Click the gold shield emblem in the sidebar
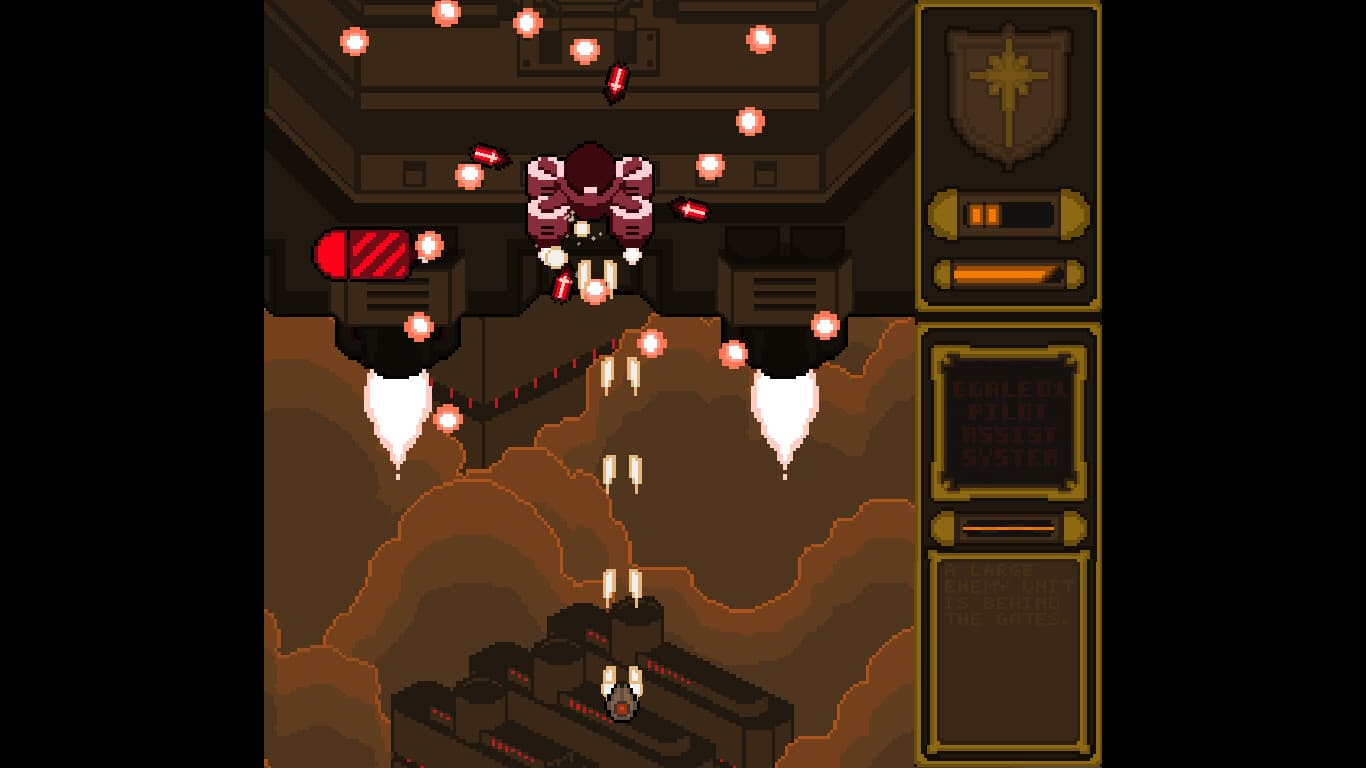Screen dimensions: 1366x768 (x=1008, y=95)
